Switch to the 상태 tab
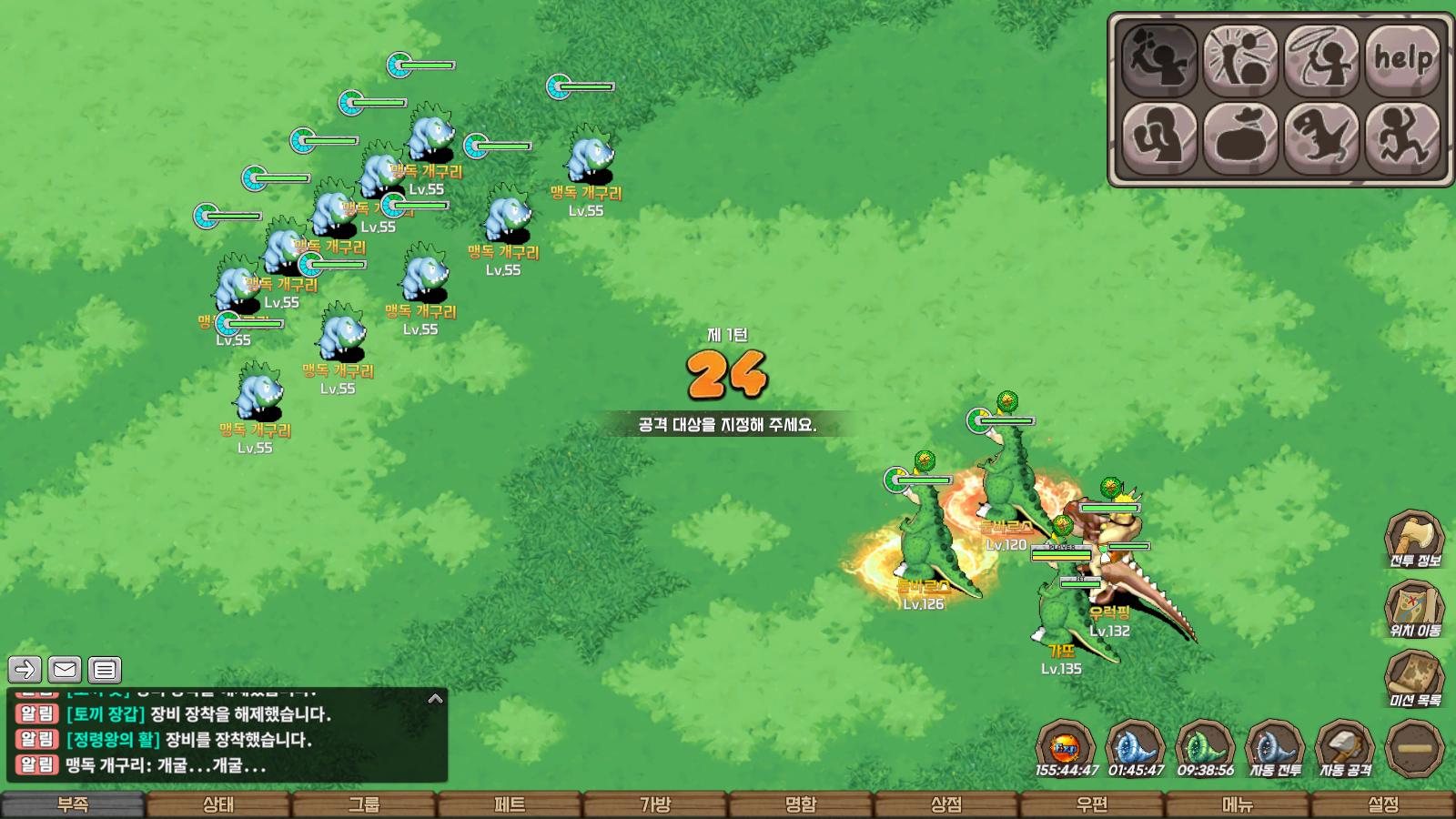The image size is (1456, 819). coord(218,805)
